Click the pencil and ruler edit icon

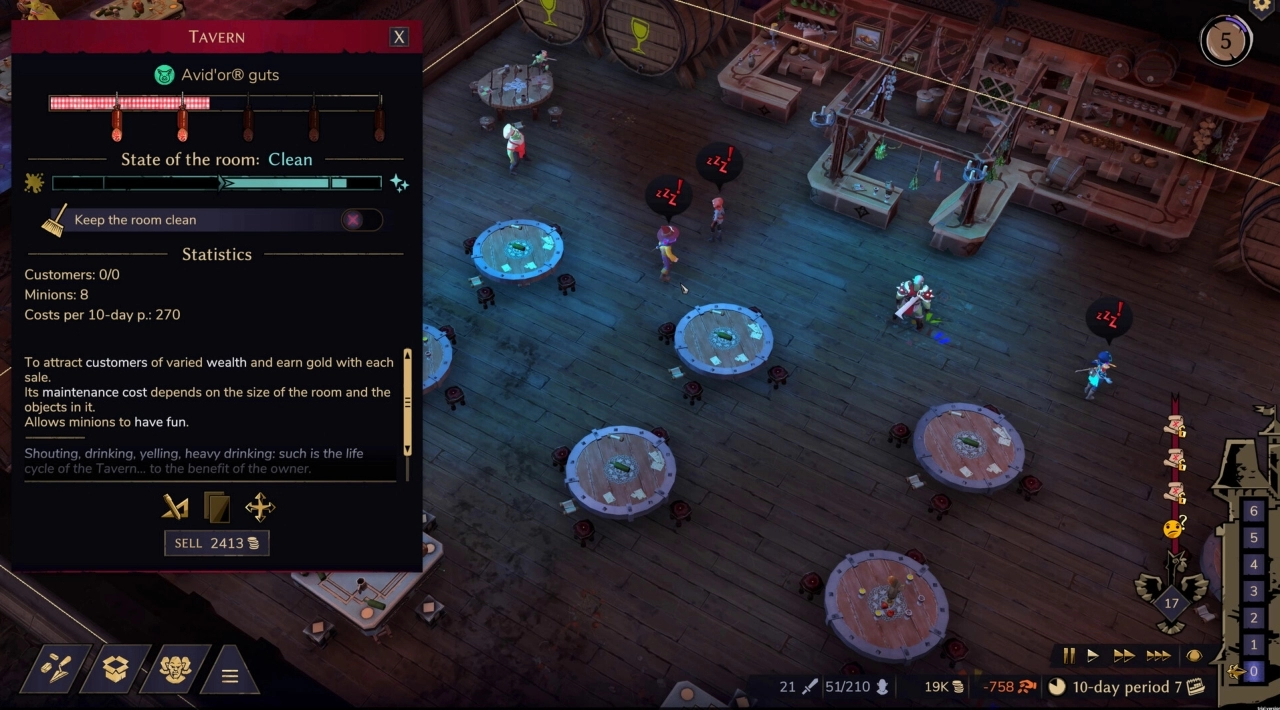[175, 507]
